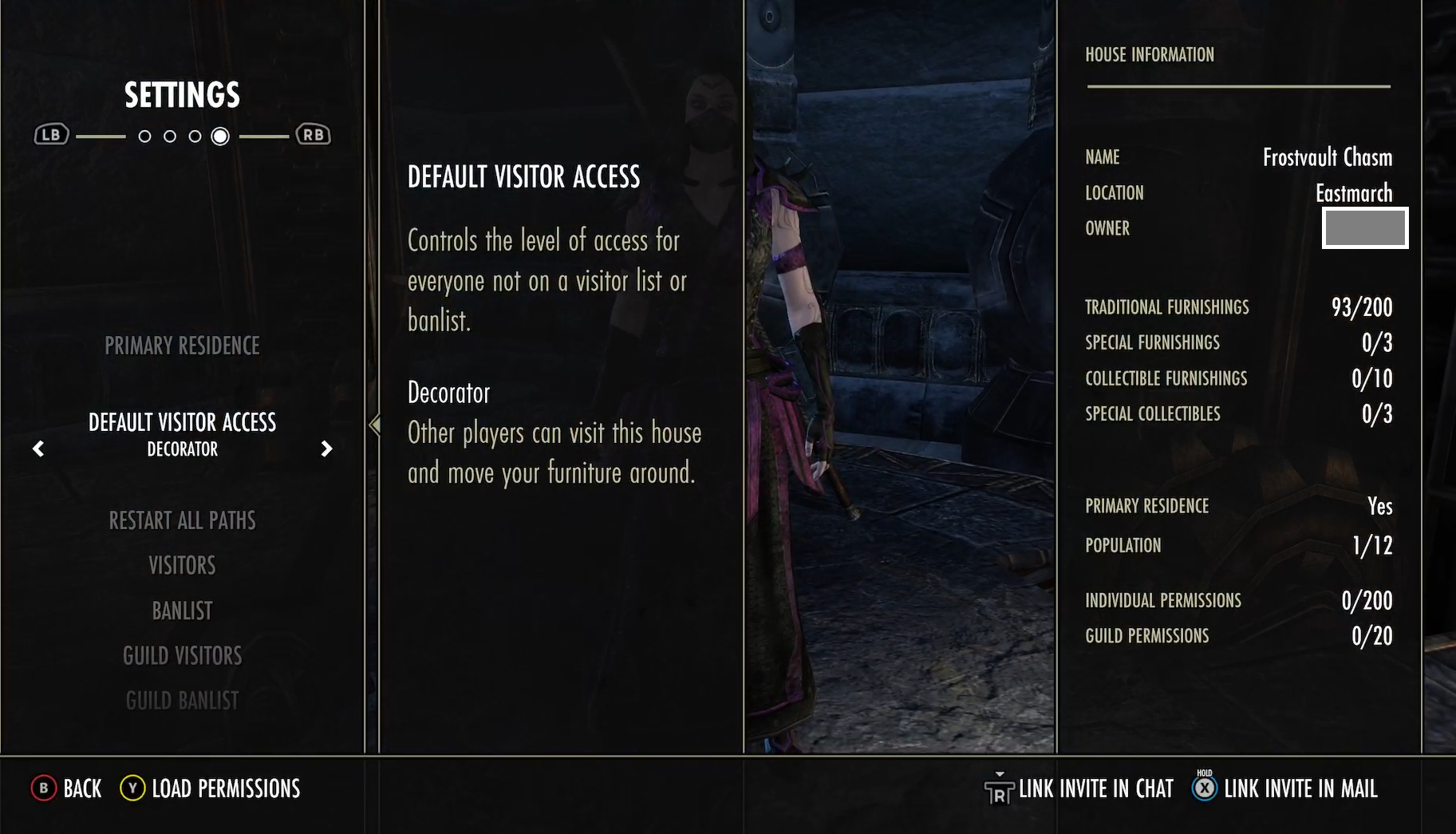Click the HOLD indicator above the X button
The width and height of the screenshot is (1456, 834).
pos(1203,773)
